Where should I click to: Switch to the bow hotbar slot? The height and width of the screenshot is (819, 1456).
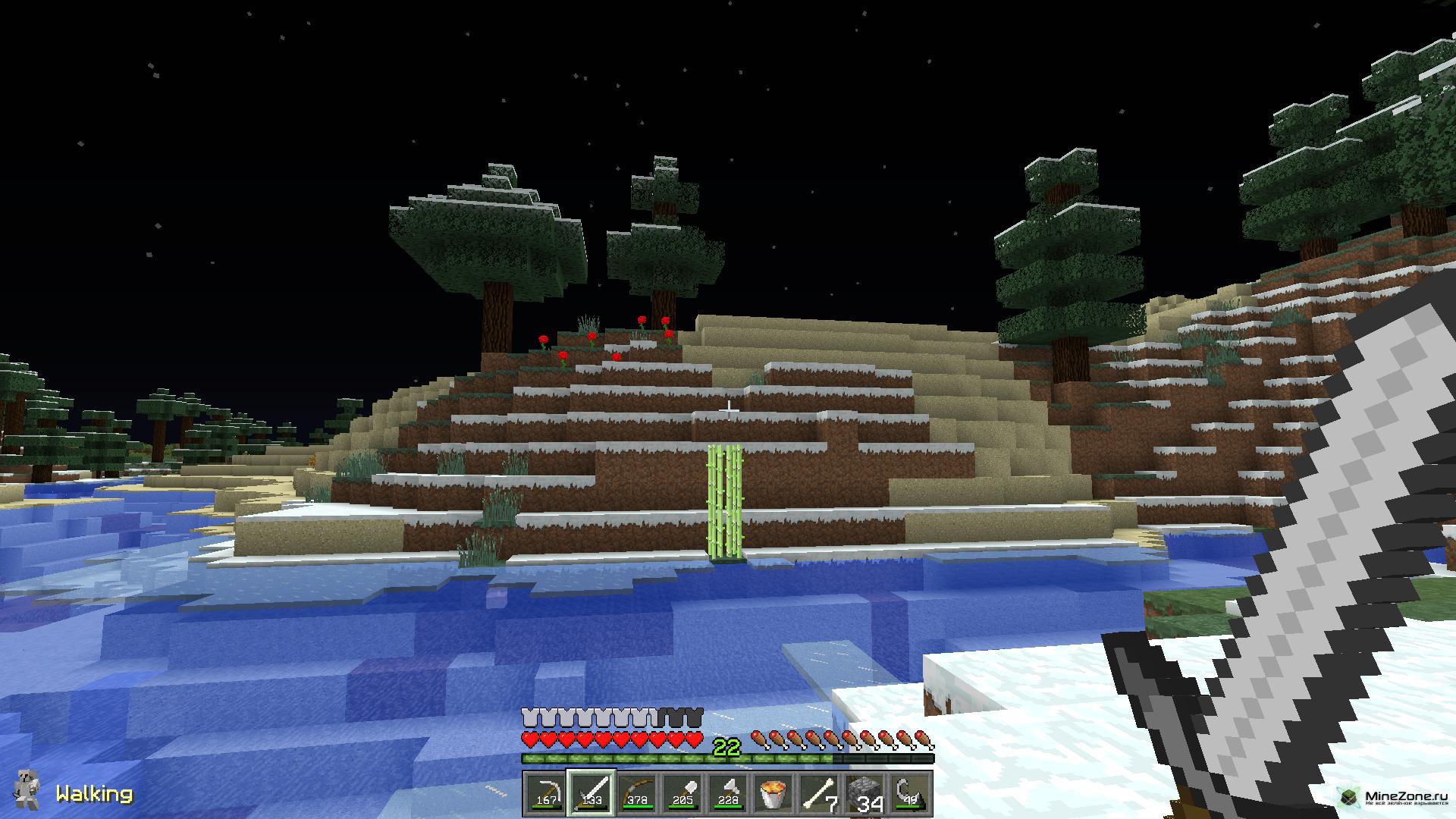(637, 793)
